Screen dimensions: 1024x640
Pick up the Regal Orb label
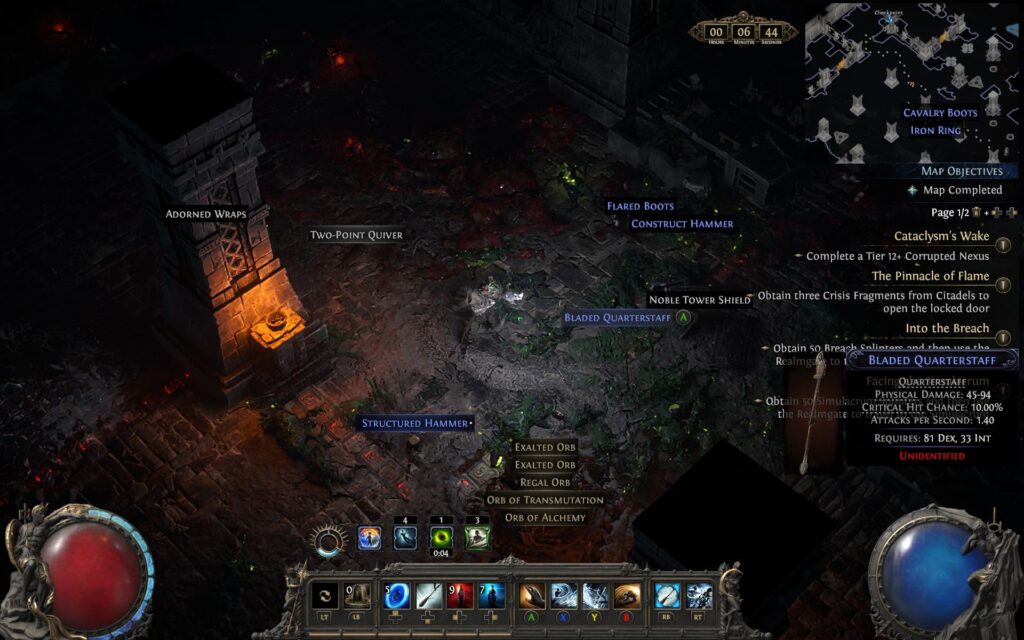[545, 483]
